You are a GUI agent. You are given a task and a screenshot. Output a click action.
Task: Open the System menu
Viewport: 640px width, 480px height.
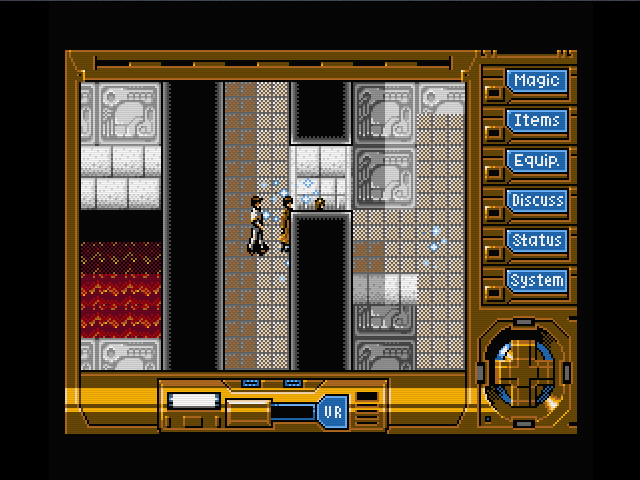[x=537, y=281]
